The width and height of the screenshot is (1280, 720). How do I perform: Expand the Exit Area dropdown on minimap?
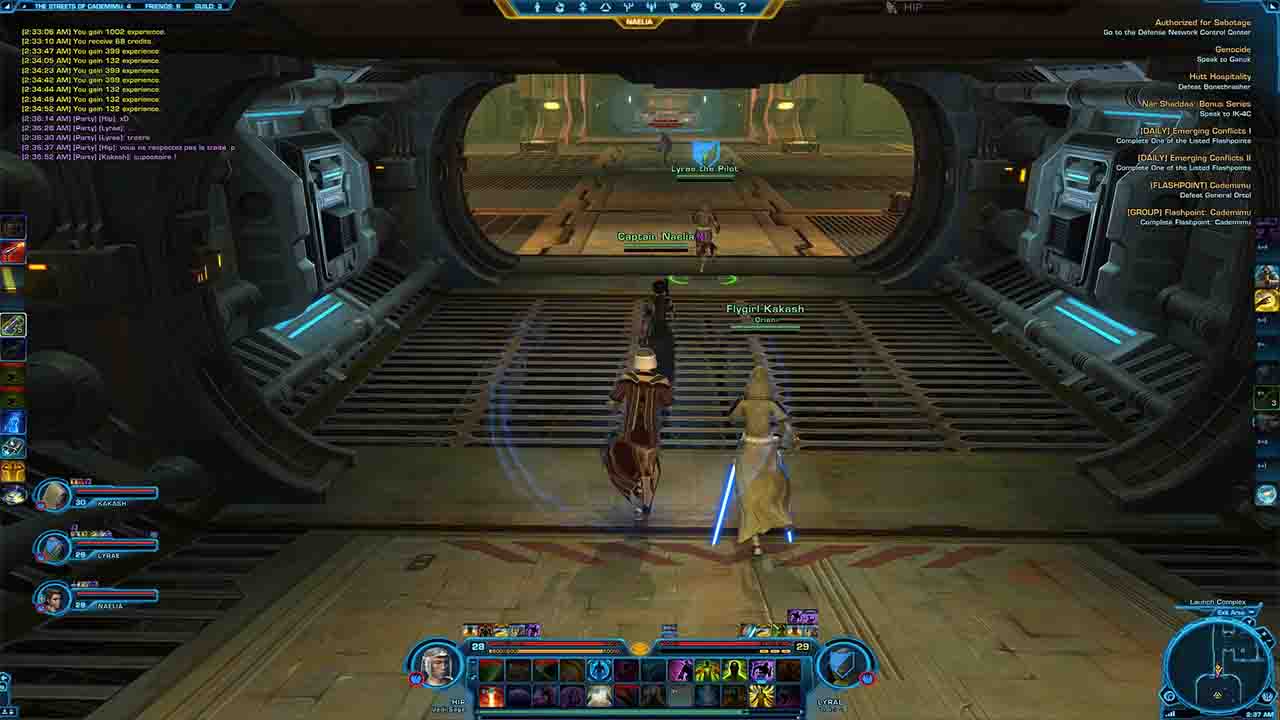tap(1252, 612)
